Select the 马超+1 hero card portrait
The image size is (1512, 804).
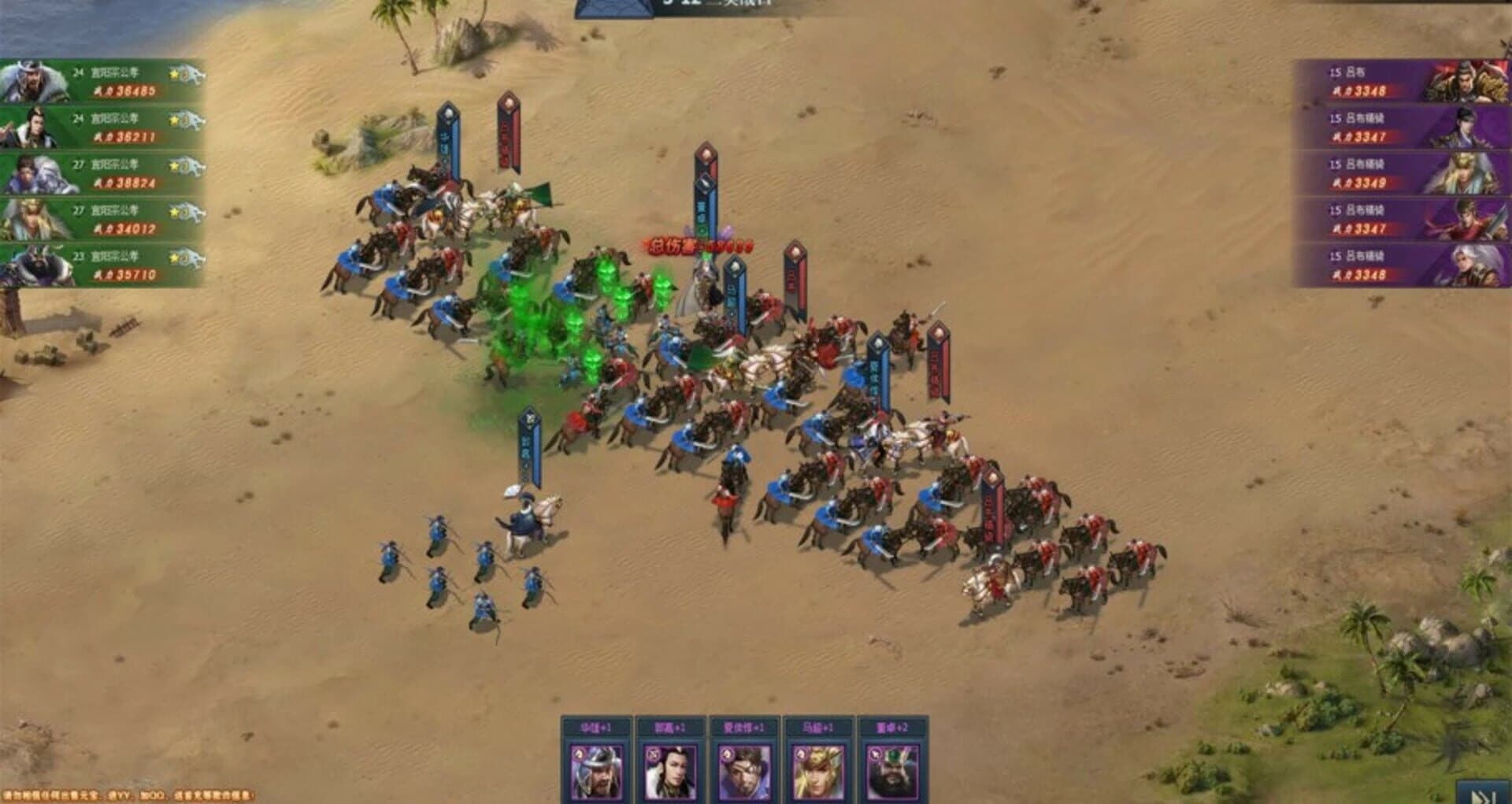[x=817, y=773]
